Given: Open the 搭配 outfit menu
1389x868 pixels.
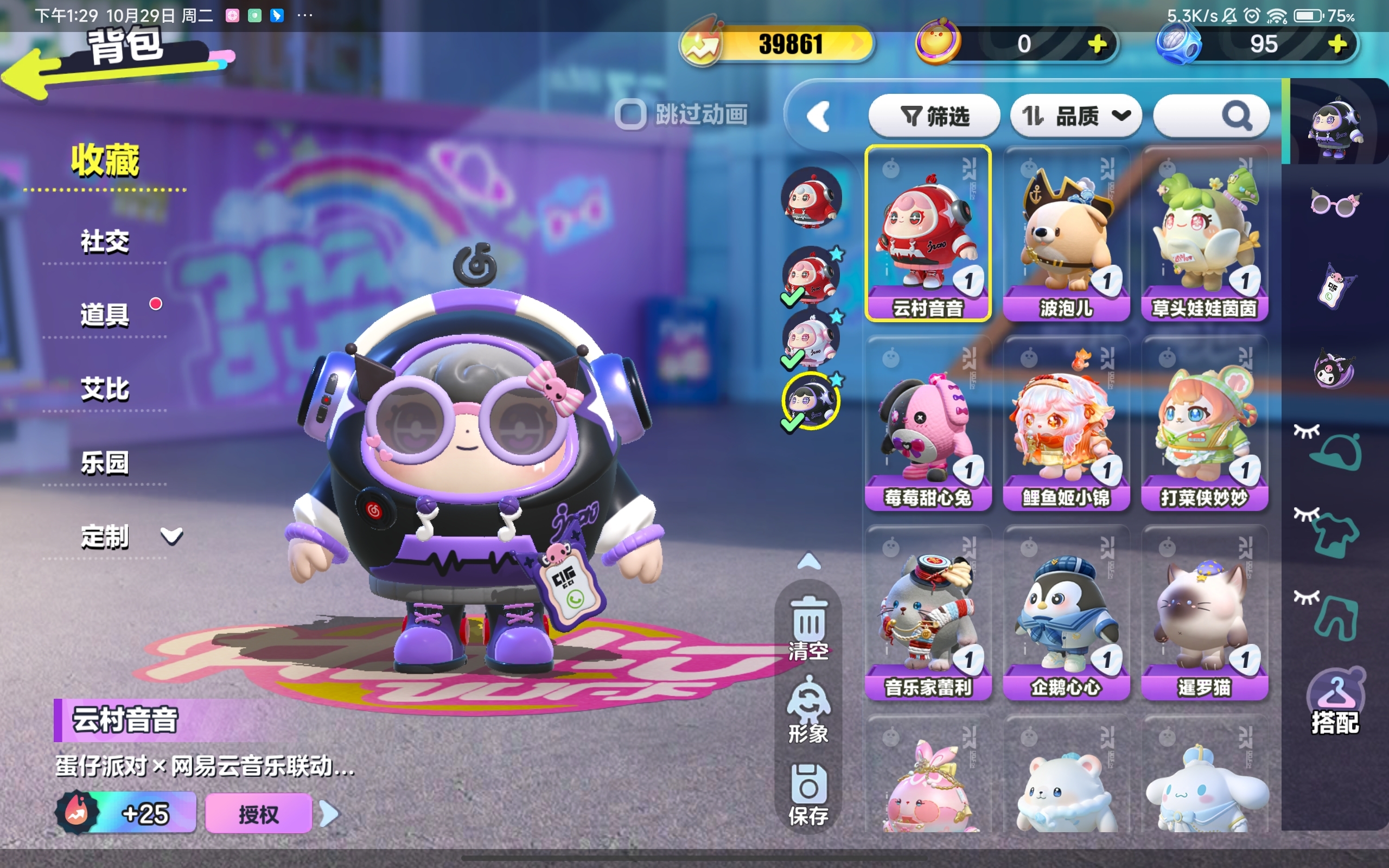Looking at the screenshot, I should pos(1335,703).
